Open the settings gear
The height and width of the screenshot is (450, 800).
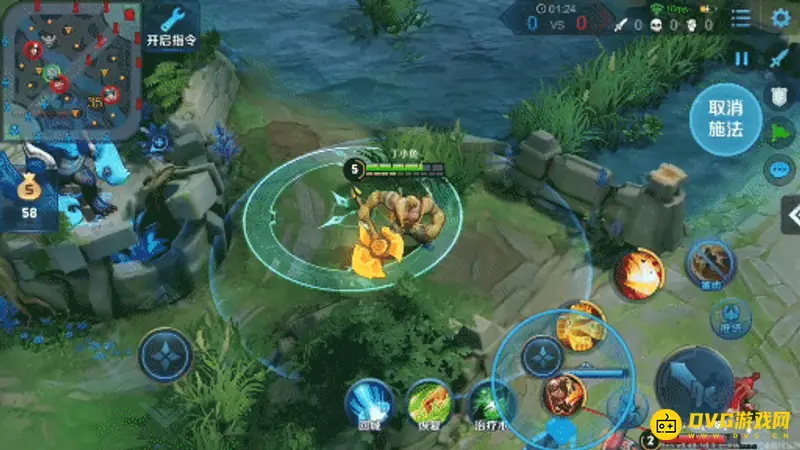[781, 18]
